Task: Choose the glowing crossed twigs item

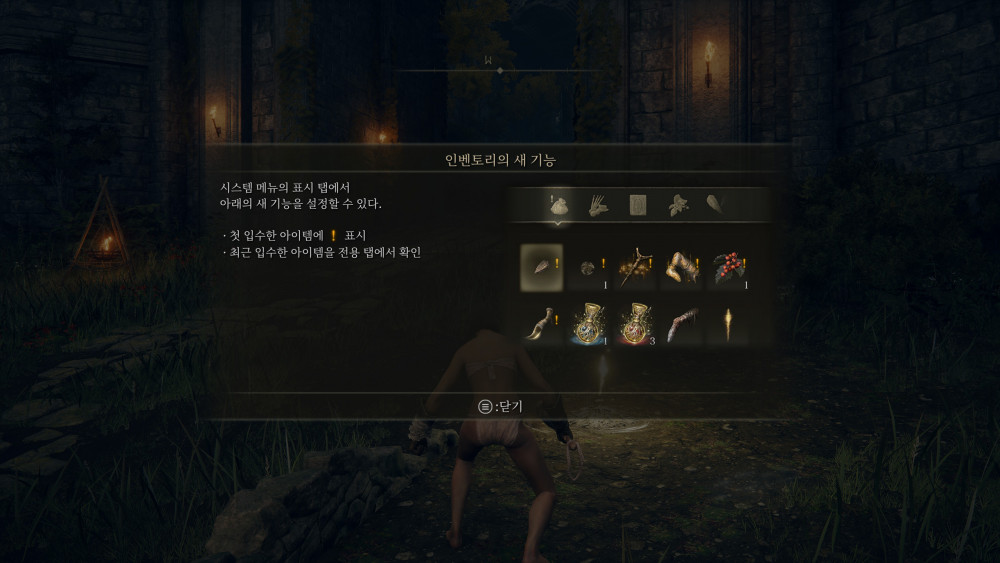Action: click(637, 266)
